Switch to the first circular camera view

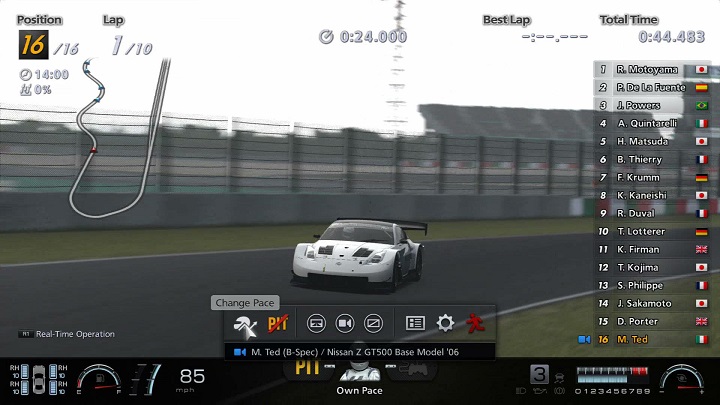[x=316, y=323]
